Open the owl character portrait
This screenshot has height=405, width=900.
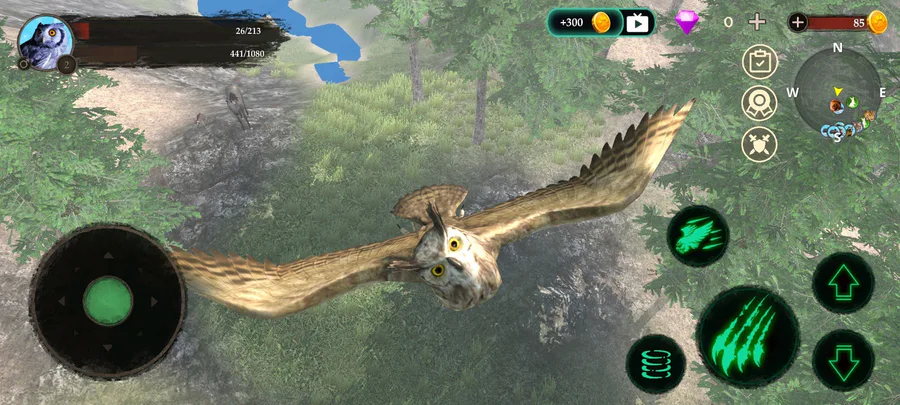tap(45, 42)
